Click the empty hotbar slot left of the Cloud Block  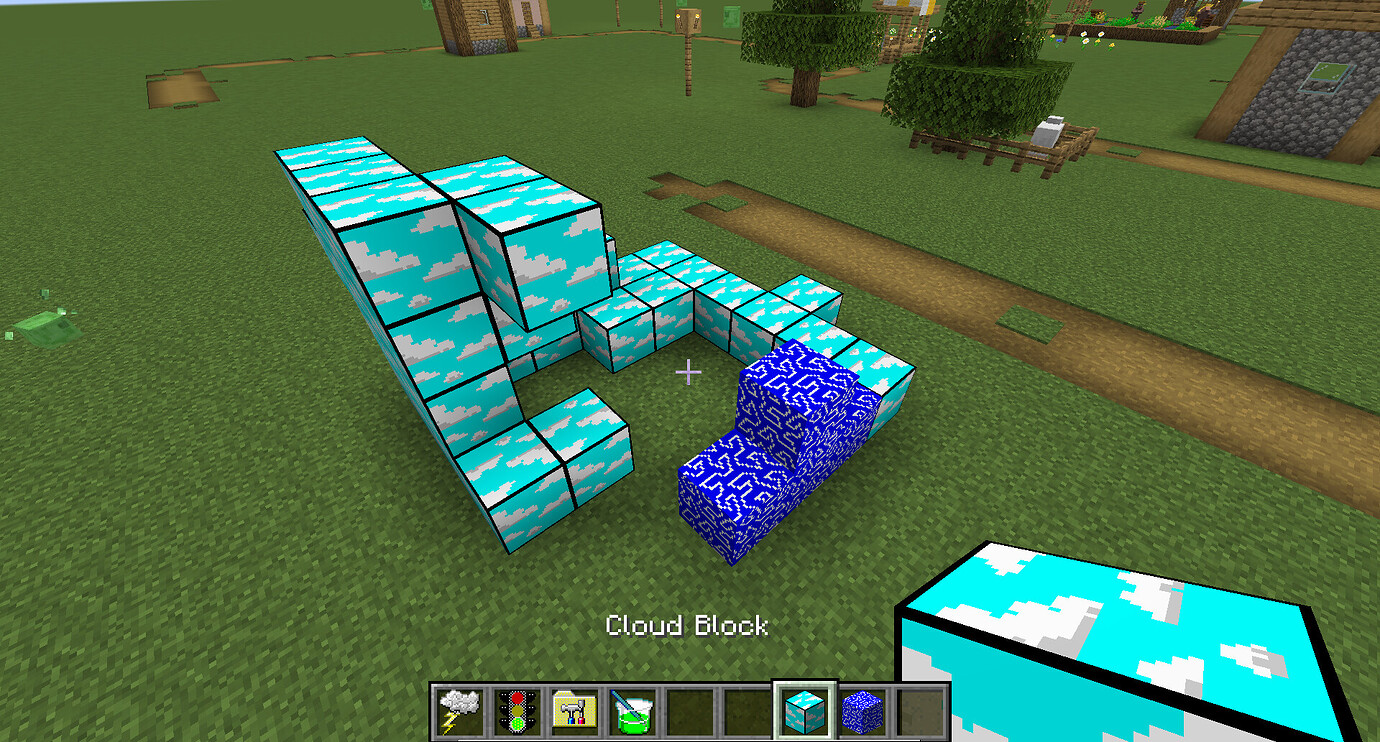(x=745, y=710)
